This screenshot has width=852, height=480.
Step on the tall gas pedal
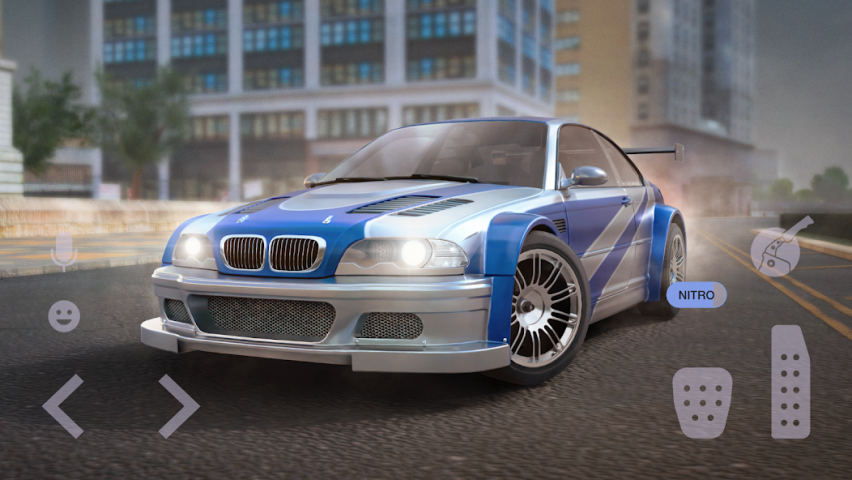[790, 381]
